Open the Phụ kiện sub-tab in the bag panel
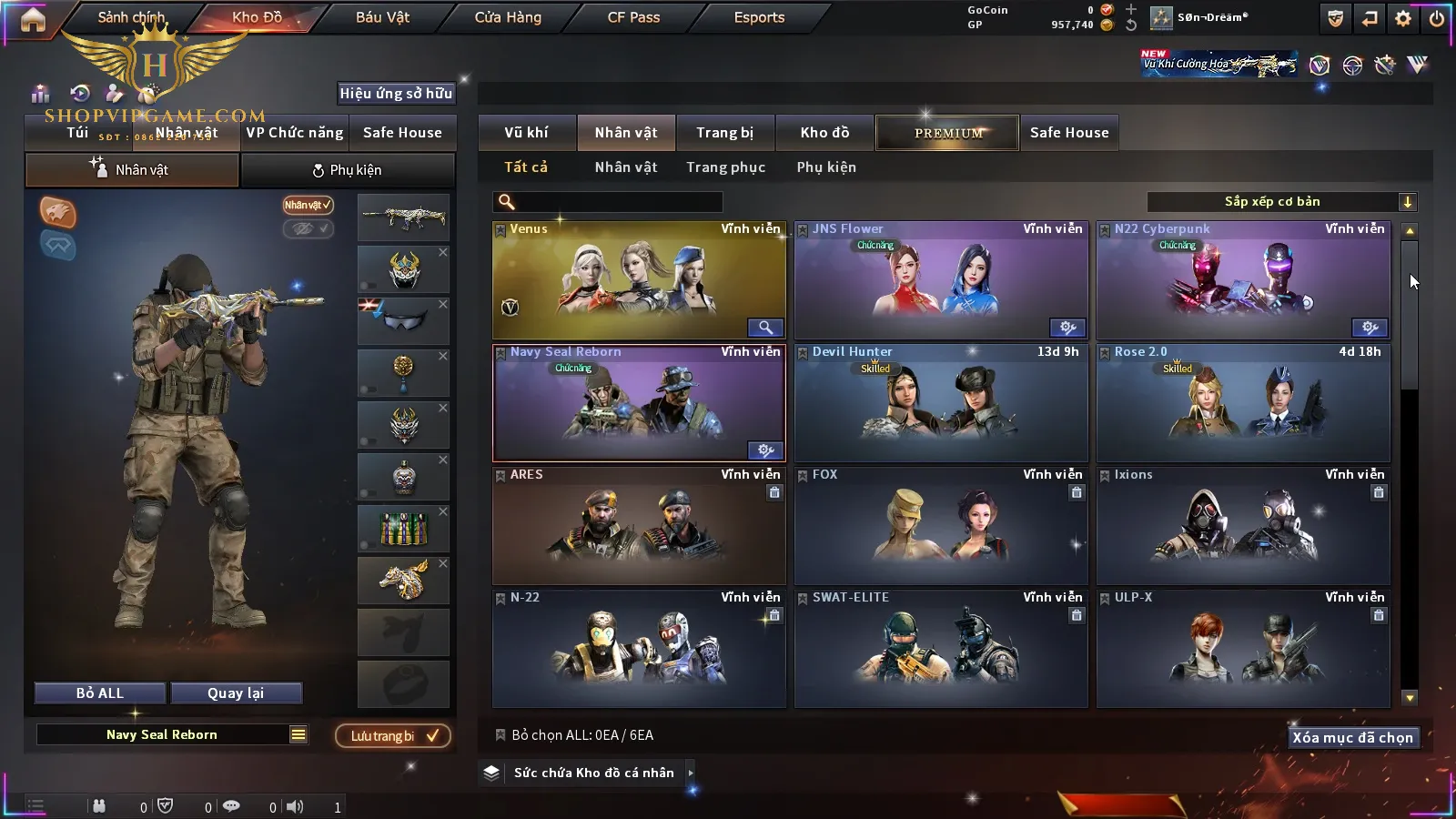Image resolution: width=1456 pixels, height=819 pixels. click(348, 170)
